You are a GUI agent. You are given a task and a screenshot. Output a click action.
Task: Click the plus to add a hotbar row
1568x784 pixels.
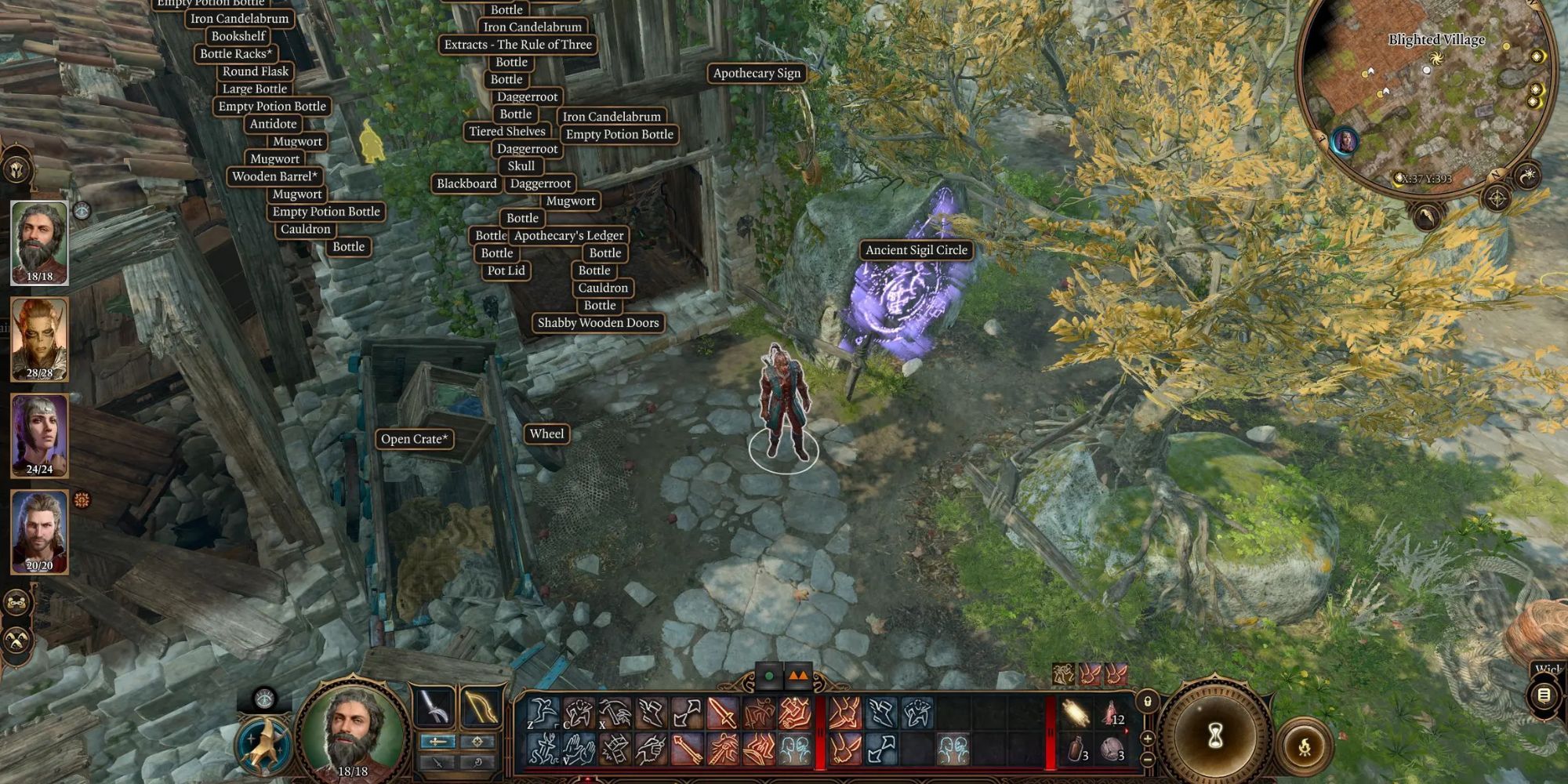(x=1148, y=738)
